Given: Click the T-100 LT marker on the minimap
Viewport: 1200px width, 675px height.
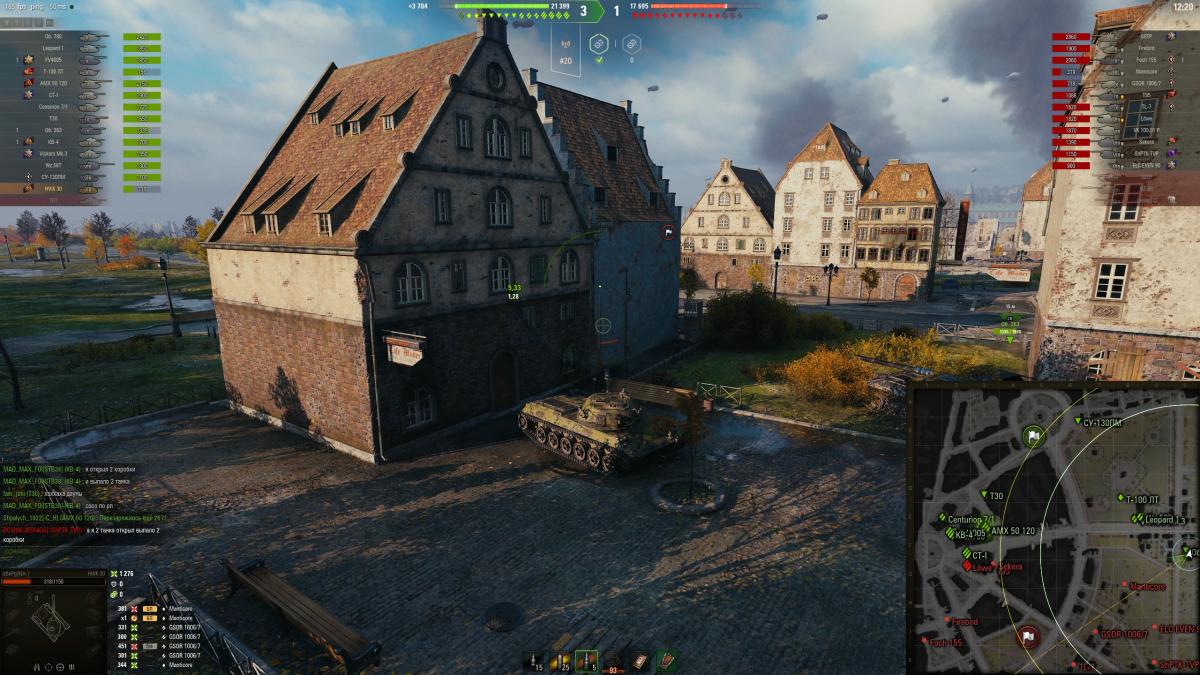Looking at the screenshot, I should click(1120, 497).
